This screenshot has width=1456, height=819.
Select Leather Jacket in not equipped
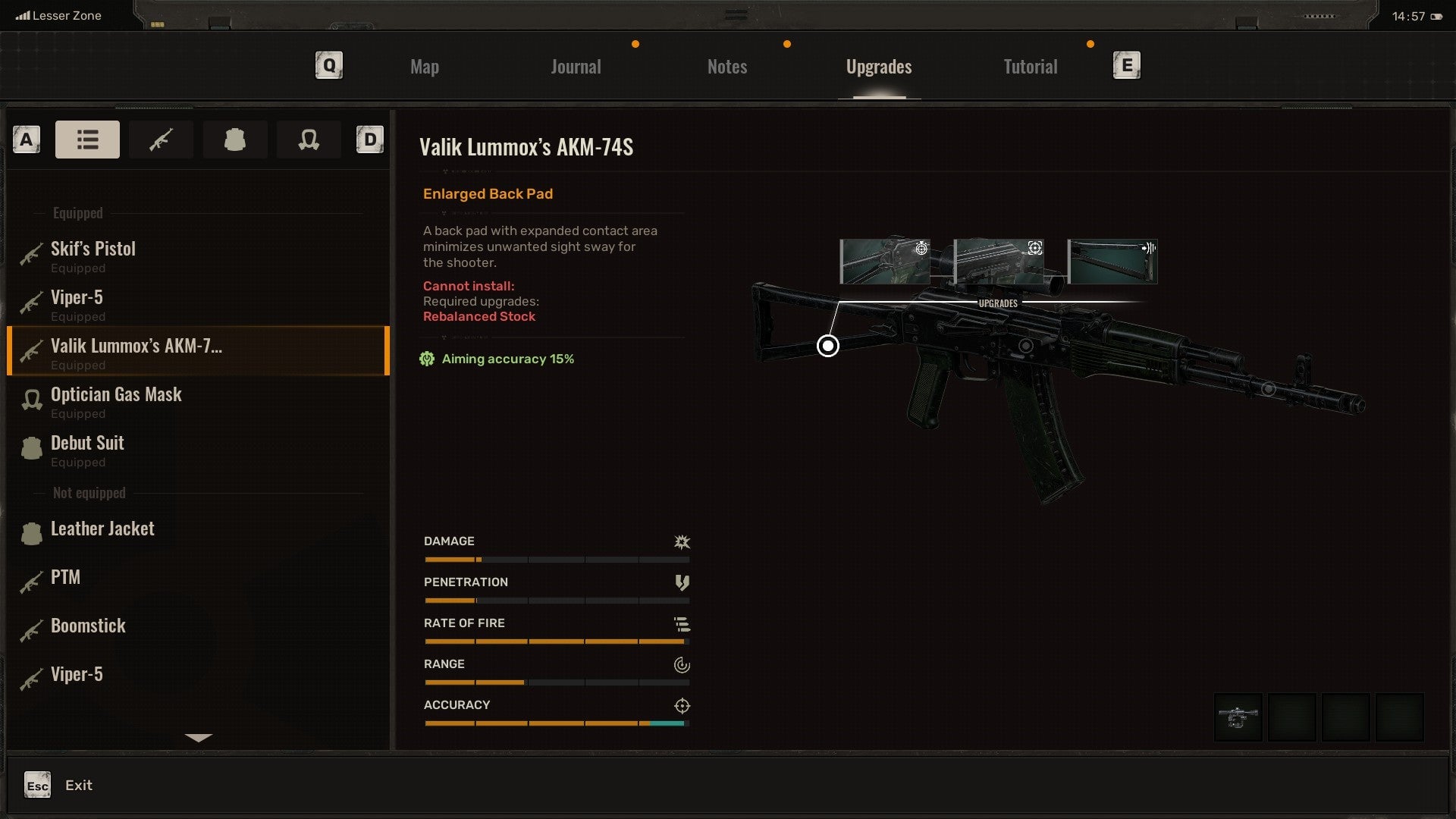[x=102, y=529]
